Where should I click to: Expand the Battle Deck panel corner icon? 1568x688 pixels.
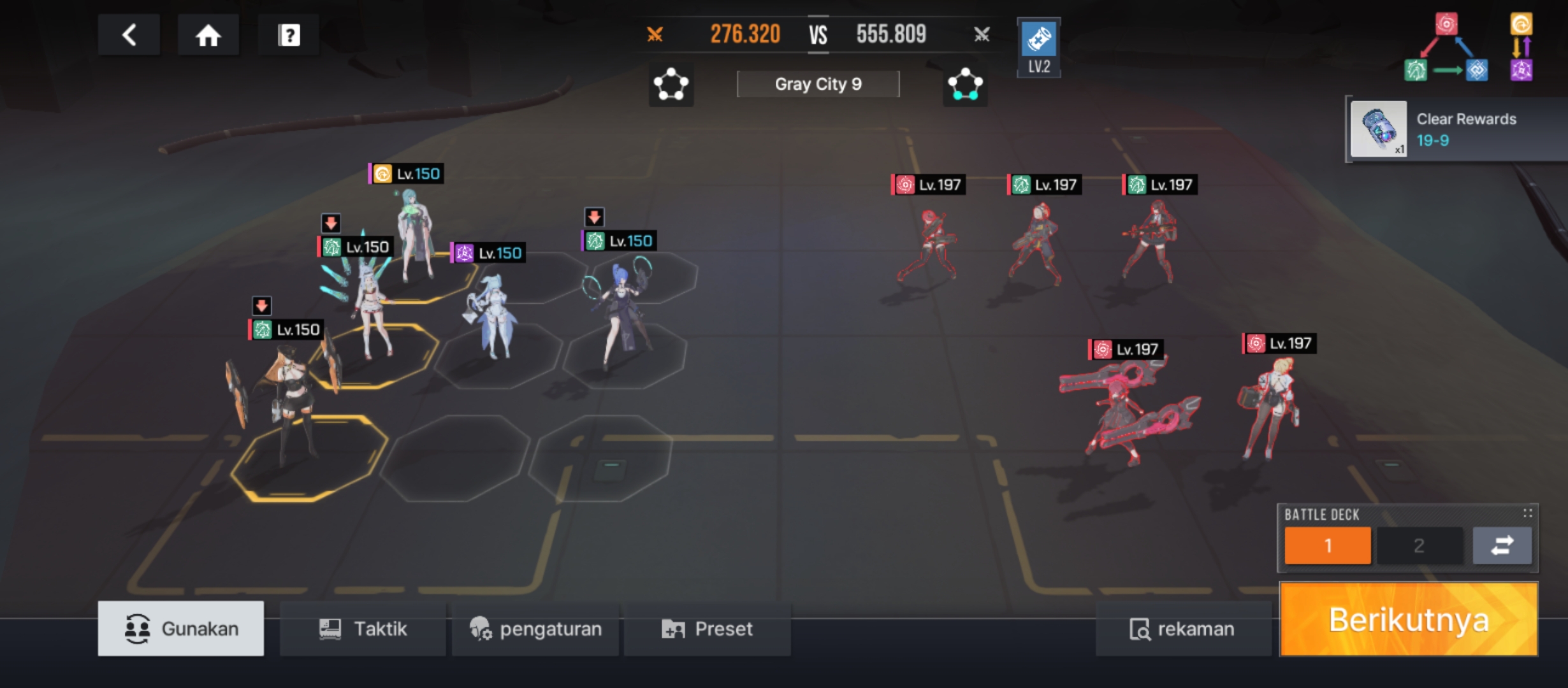[x=1527, y=513]
